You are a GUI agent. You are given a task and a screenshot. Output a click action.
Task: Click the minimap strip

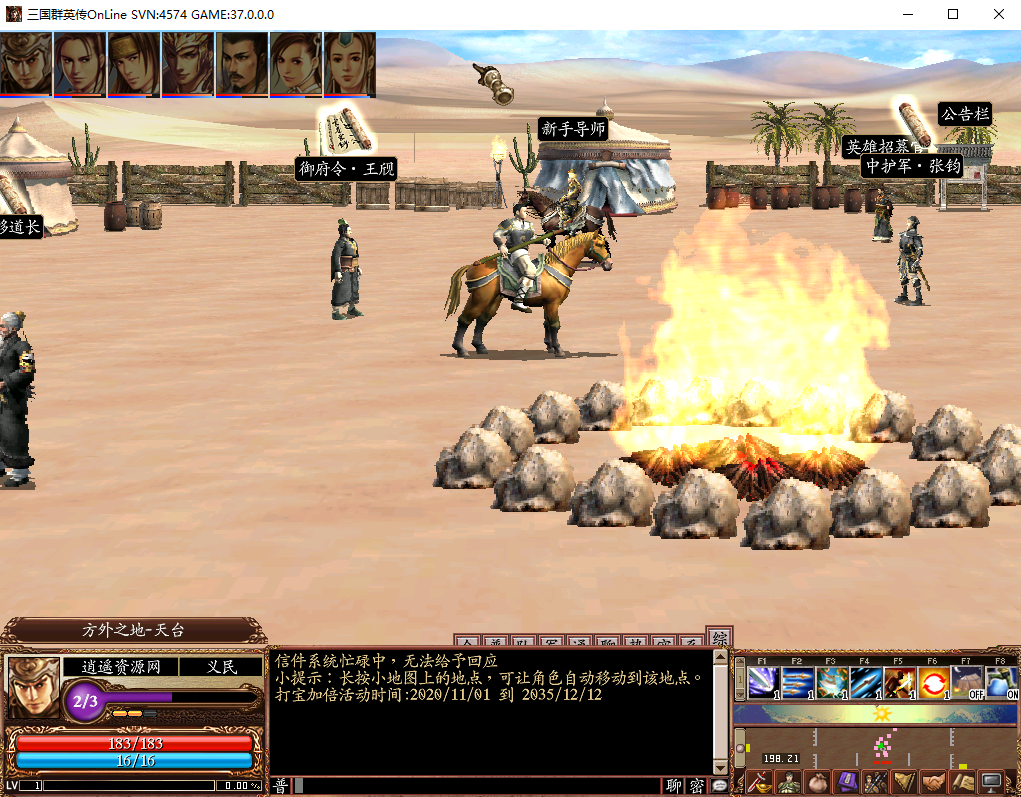(877, 745)
